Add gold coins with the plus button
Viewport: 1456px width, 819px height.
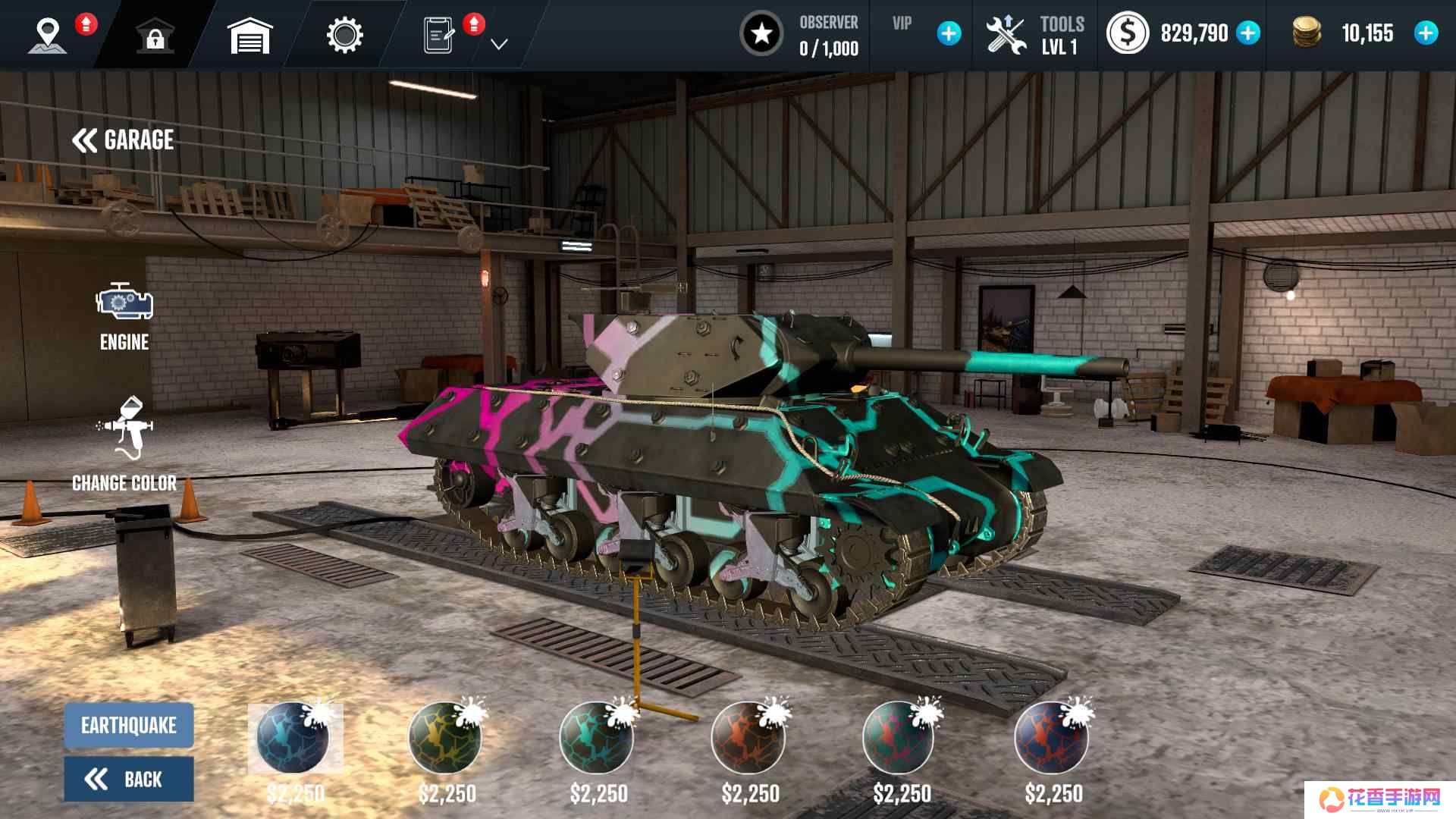pyautogui.click(x=1426, y=33)
